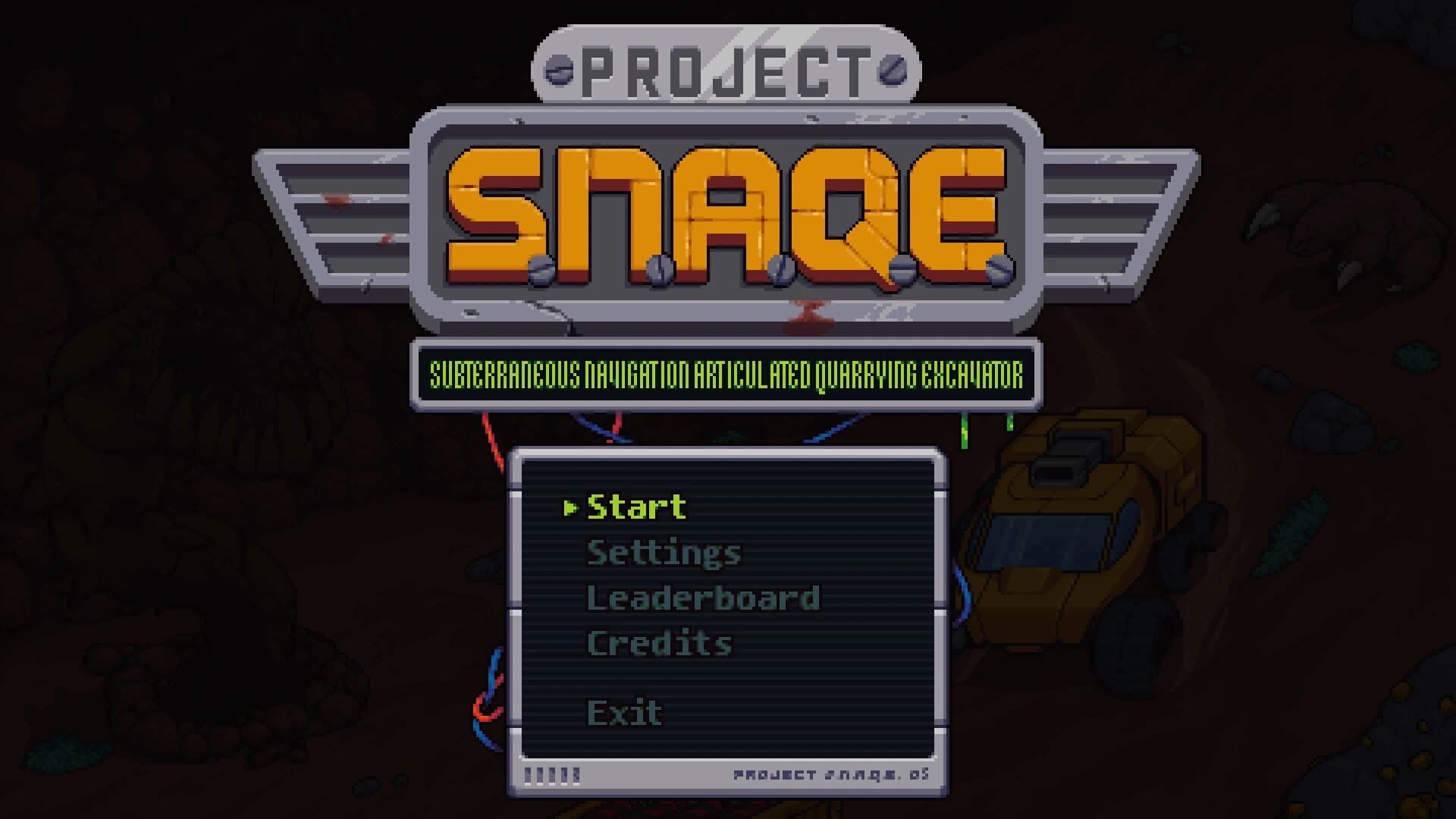Screen dimensions: 1456x819
Task: Open the Settings menu
Action: (x=664, y=553)
